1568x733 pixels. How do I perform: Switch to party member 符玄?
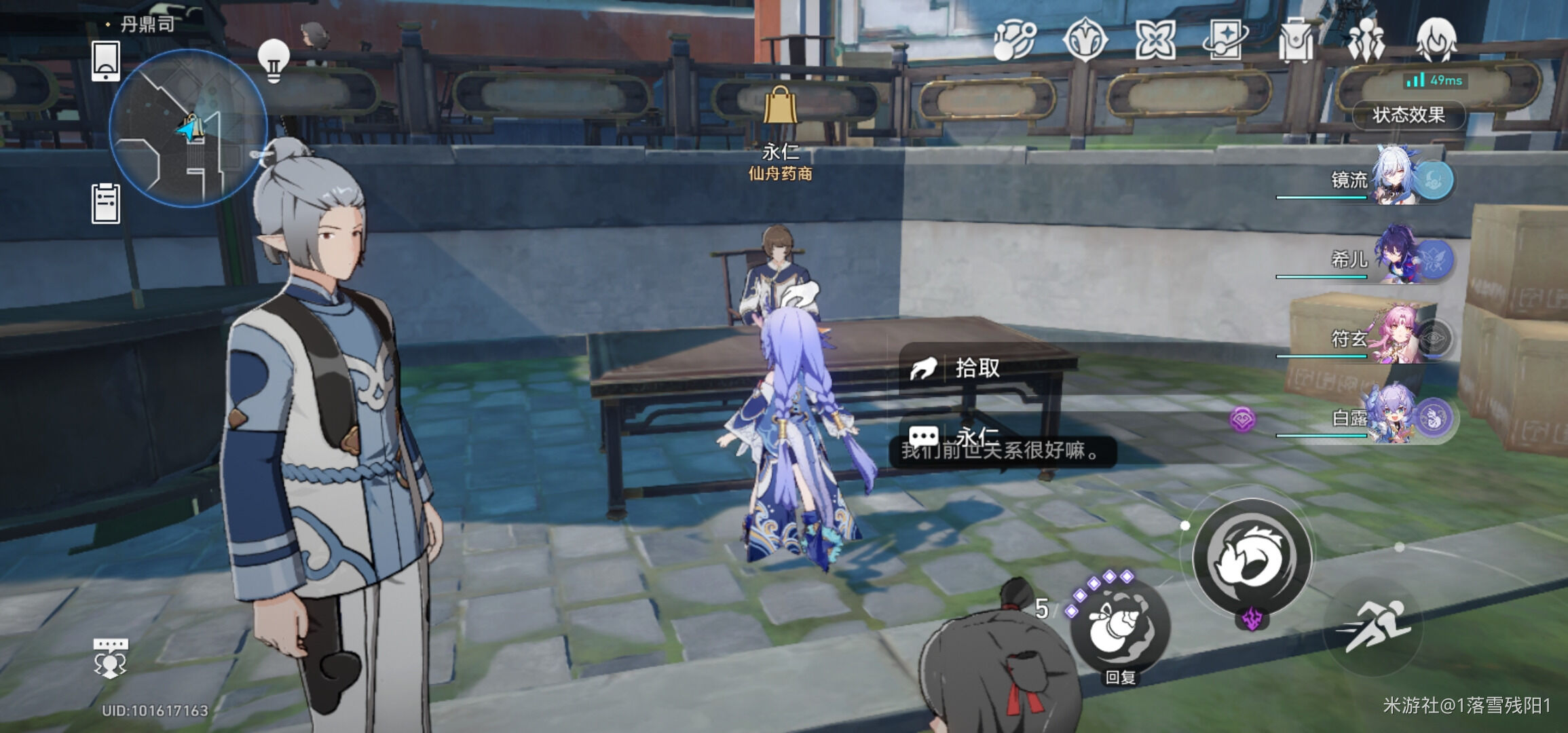(x=1398, y=338)
